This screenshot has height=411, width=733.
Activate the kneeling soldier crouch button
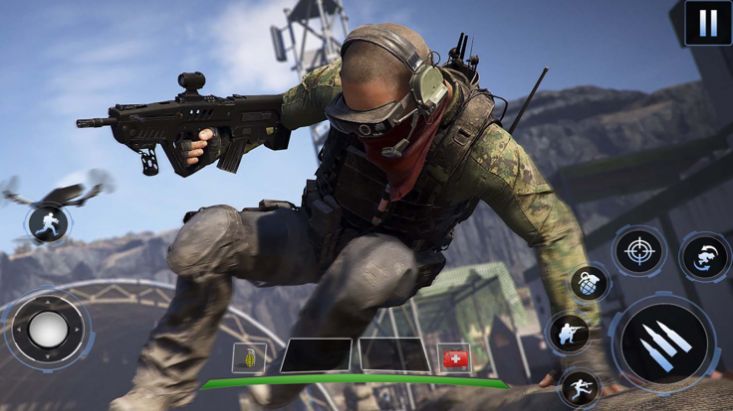pos(568,333)
